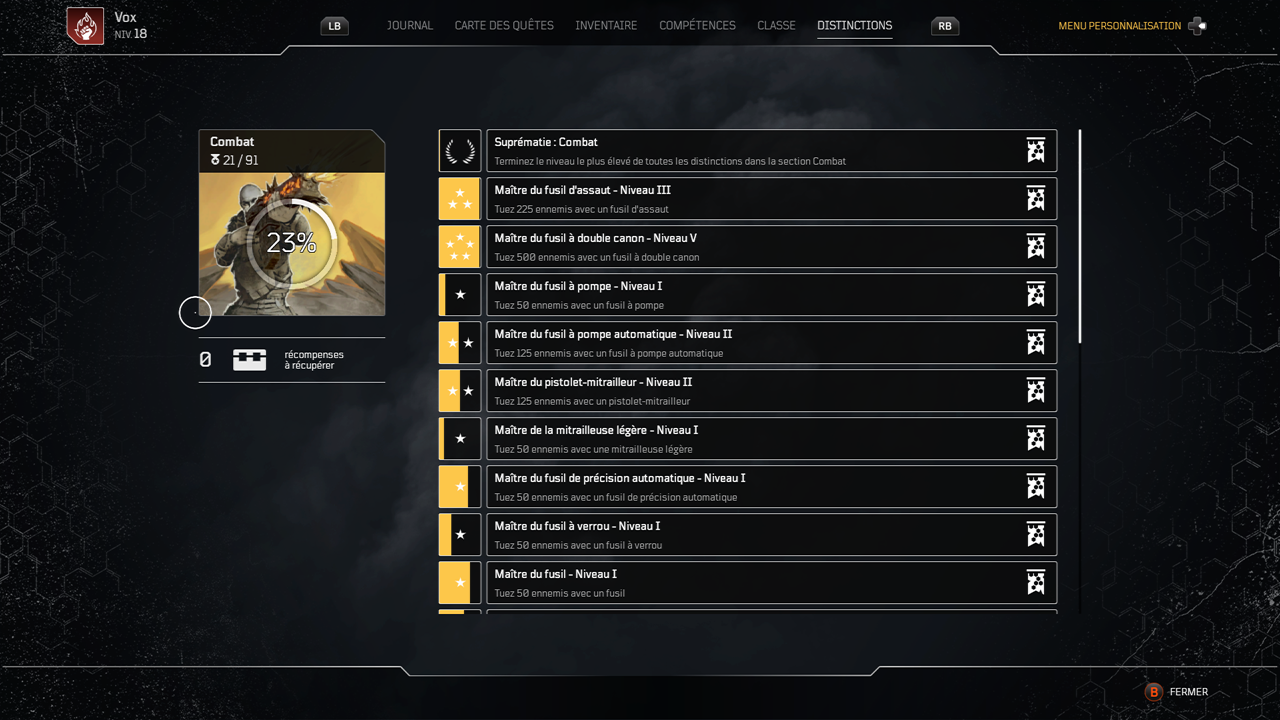Show the Distinctions tab
The image size is (1280, 720).
pos(854,26)
